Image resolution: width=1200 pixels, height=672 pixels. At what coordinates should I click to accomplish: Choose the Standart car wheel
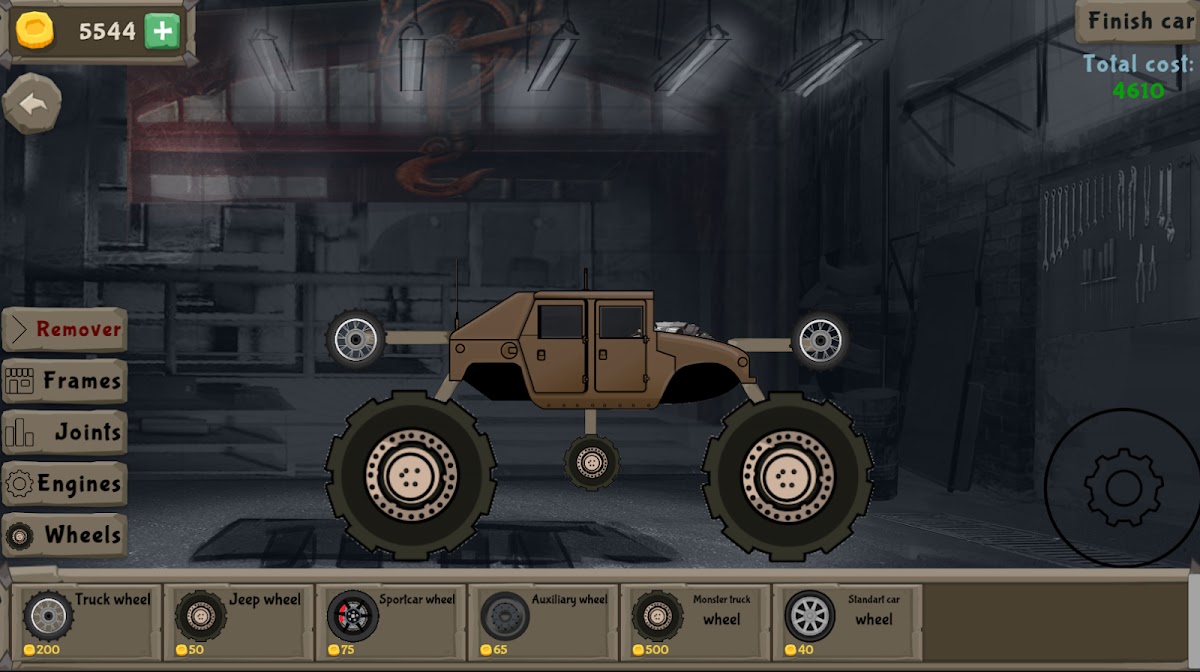[x=846, y=620]
